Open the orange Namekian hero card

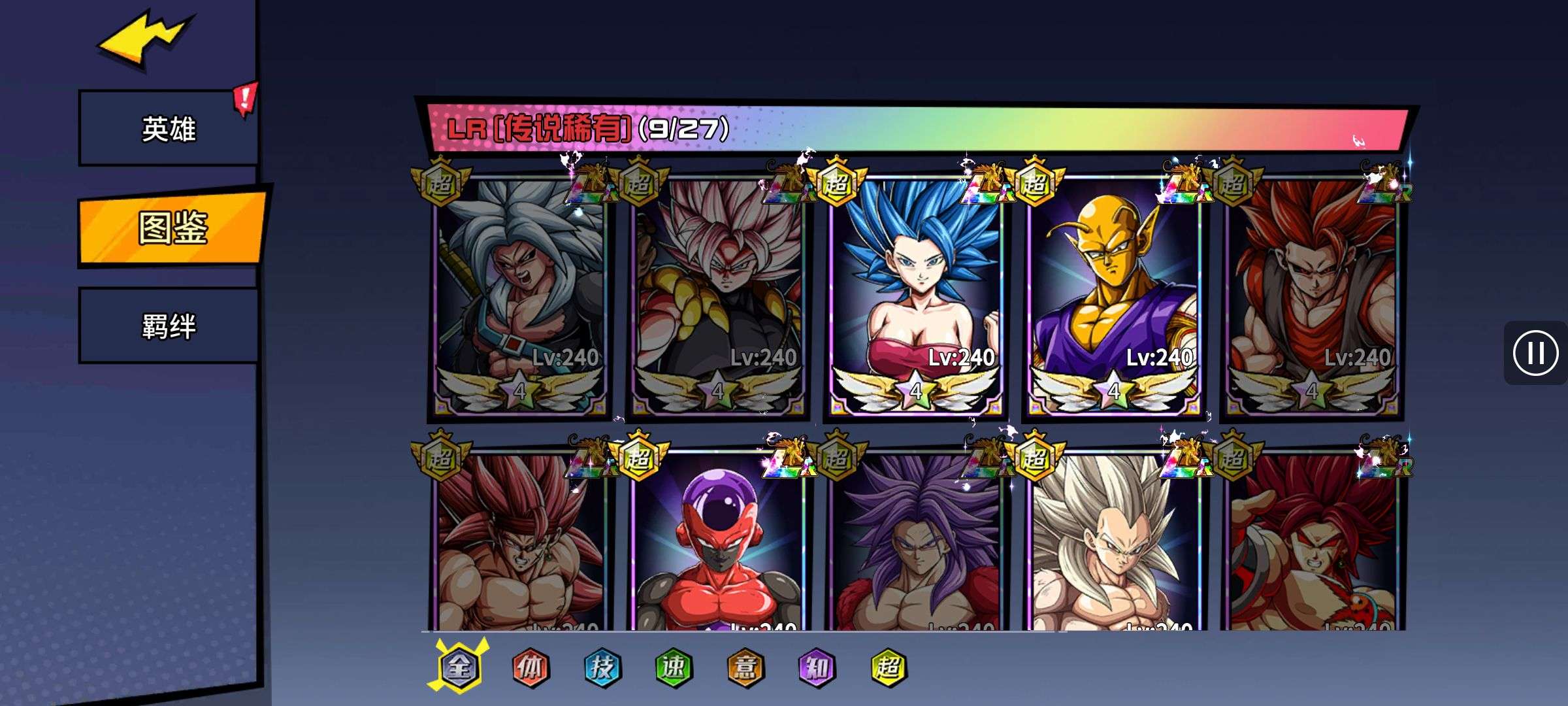[1114, 294]
